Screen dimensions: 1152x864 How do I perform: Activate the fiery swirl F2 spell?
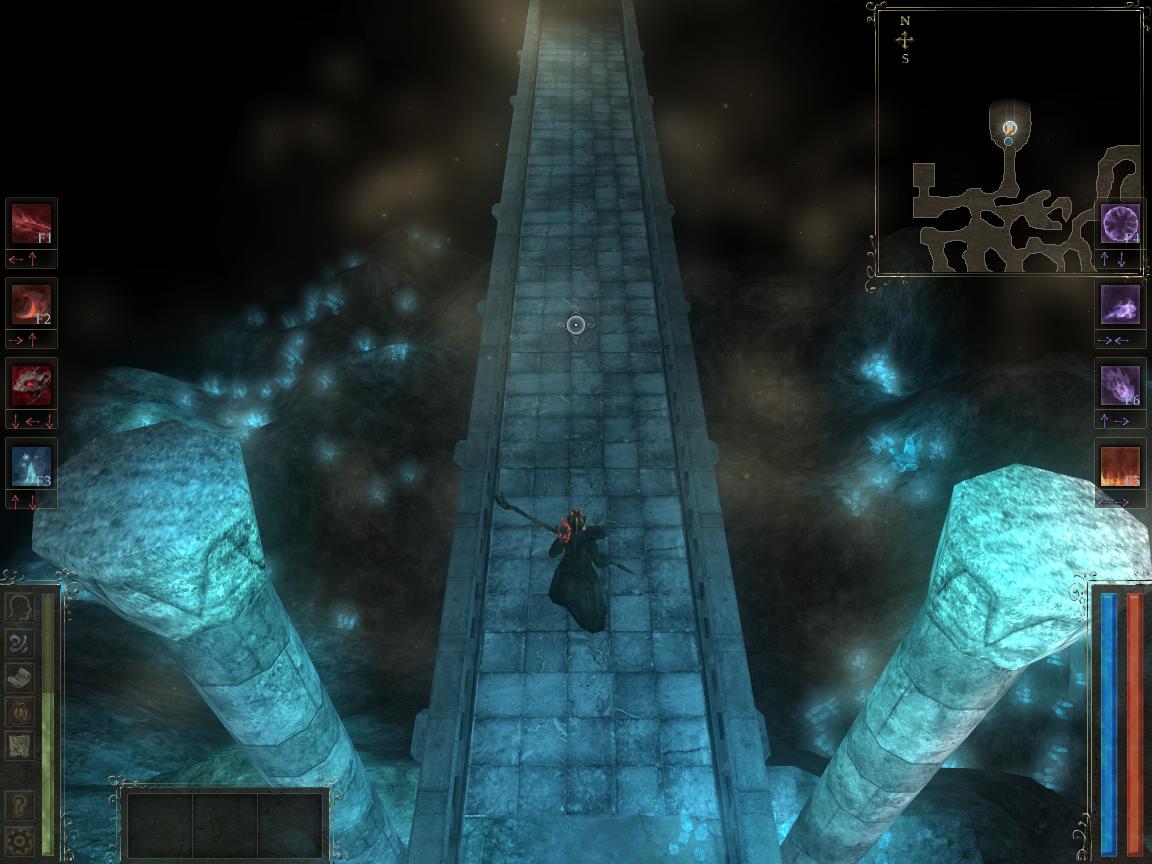(31, 304)
